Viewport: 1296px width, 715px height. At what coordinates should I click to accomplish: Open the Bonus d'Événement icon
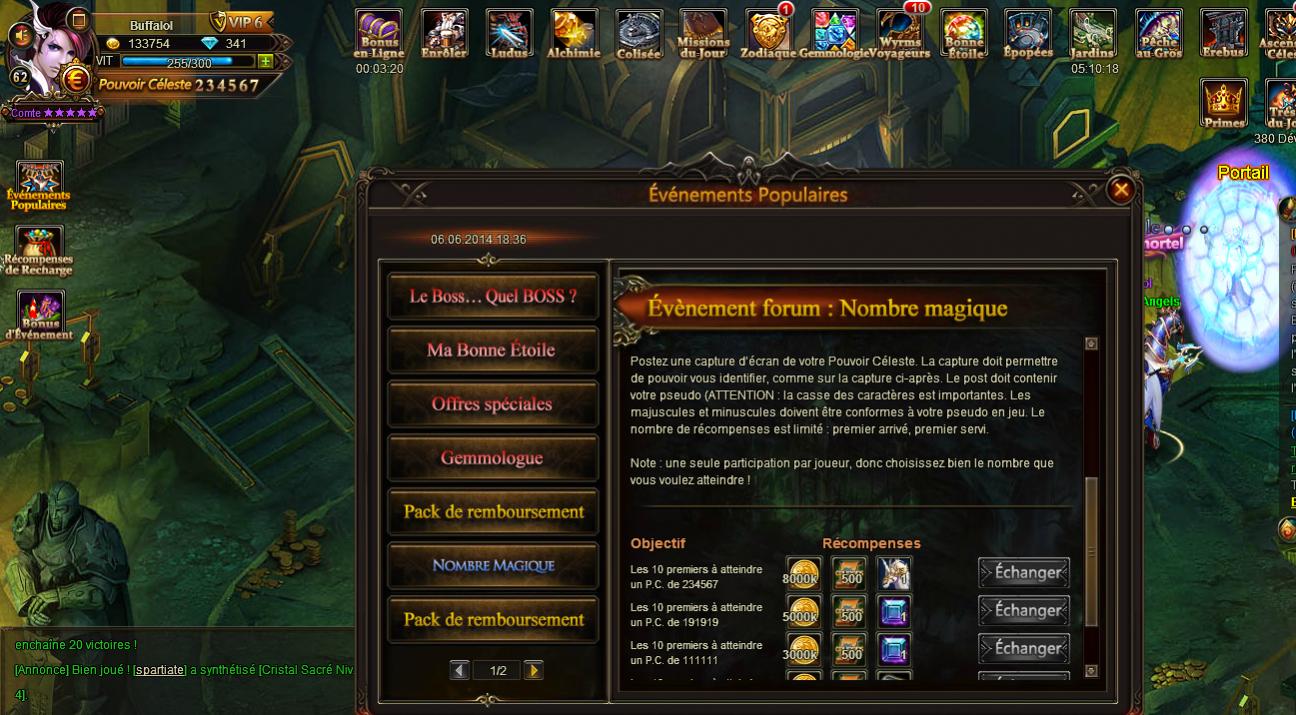(40, 315)
